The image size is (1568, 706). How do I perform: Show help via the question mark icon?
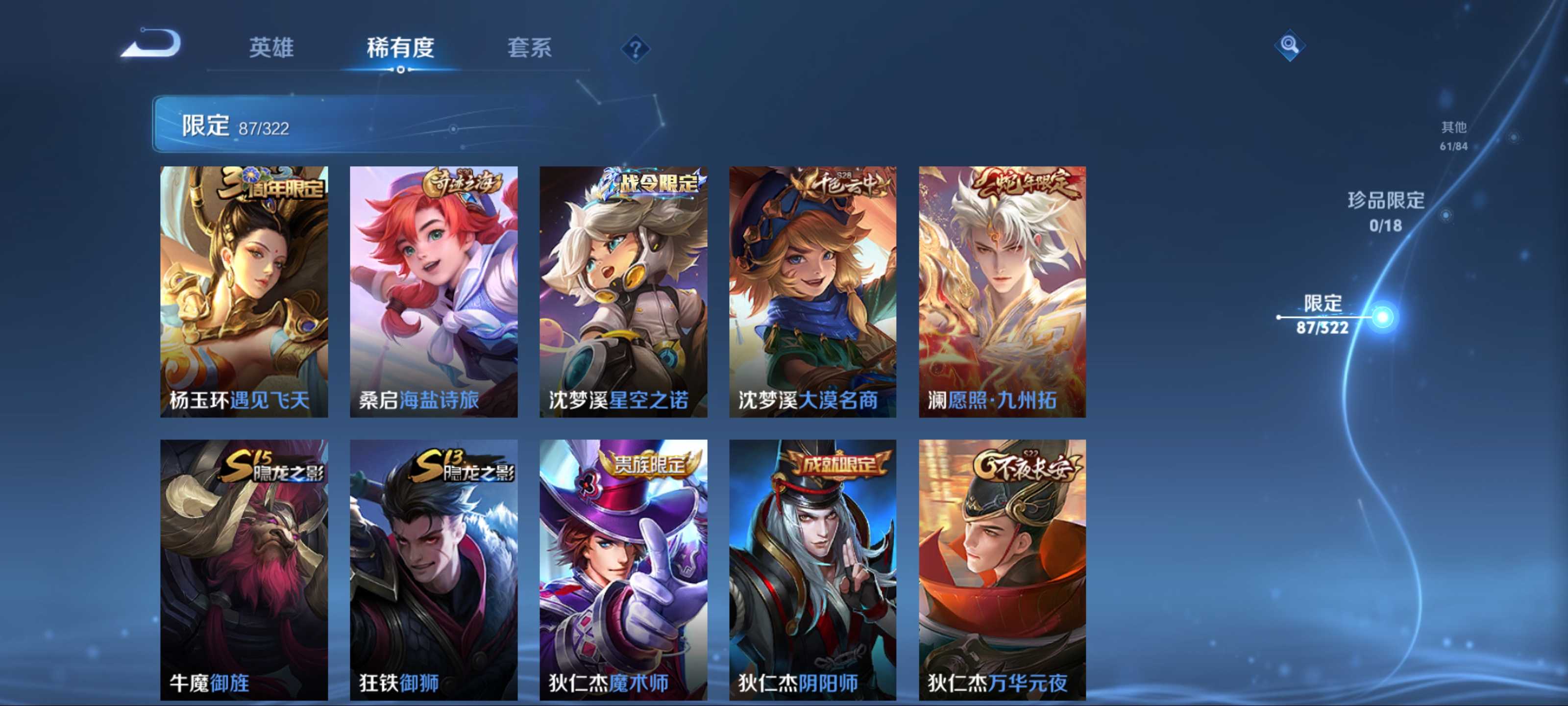click(x=635, y=49)
